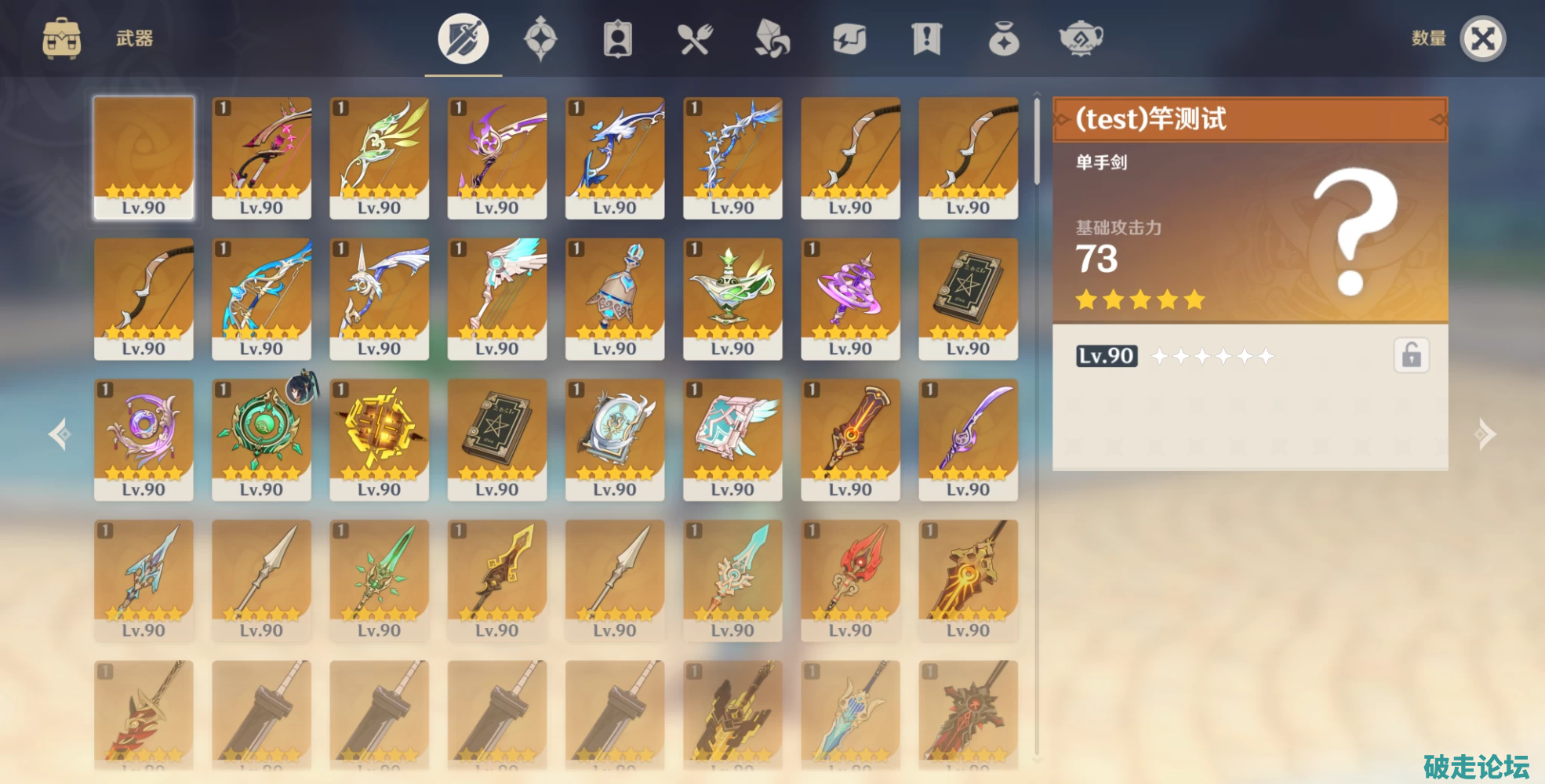Open the Artifacts tab

tap(540, 38)
